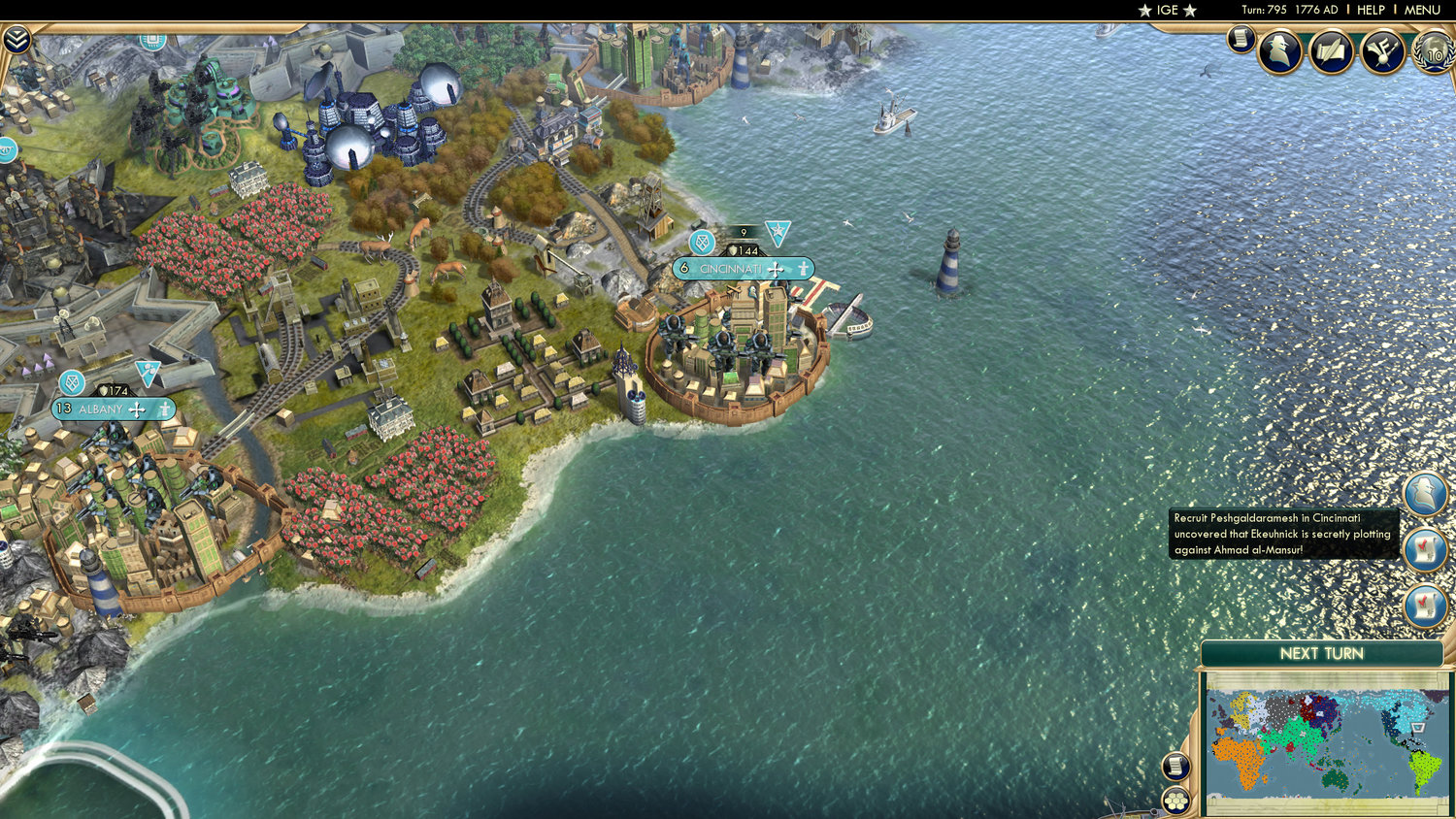The height and width of the screenshot is (819, 1456).
Task: Open the MENU
Action: point(1421,10)
